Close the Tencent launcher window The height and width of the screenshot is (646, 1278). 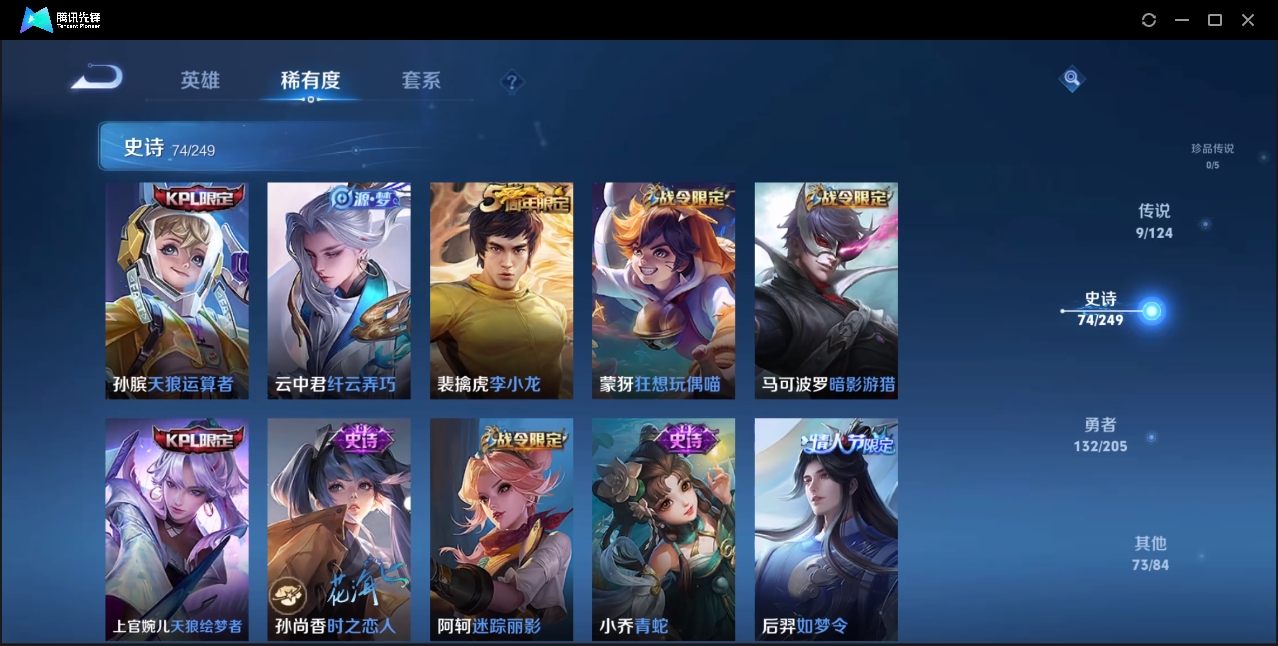tap(1248, 20)
